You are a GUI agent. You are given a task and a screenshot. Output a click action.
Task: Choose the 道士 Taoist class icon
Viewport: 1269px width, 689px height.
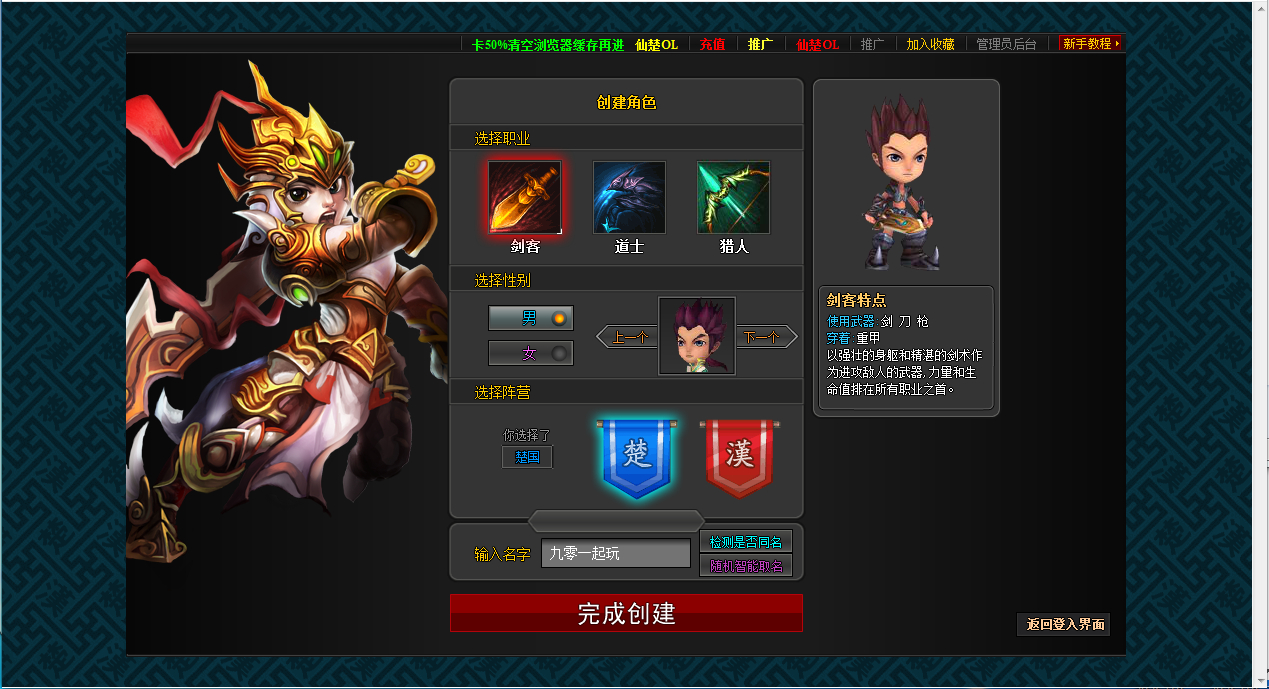tap(629, 197)
